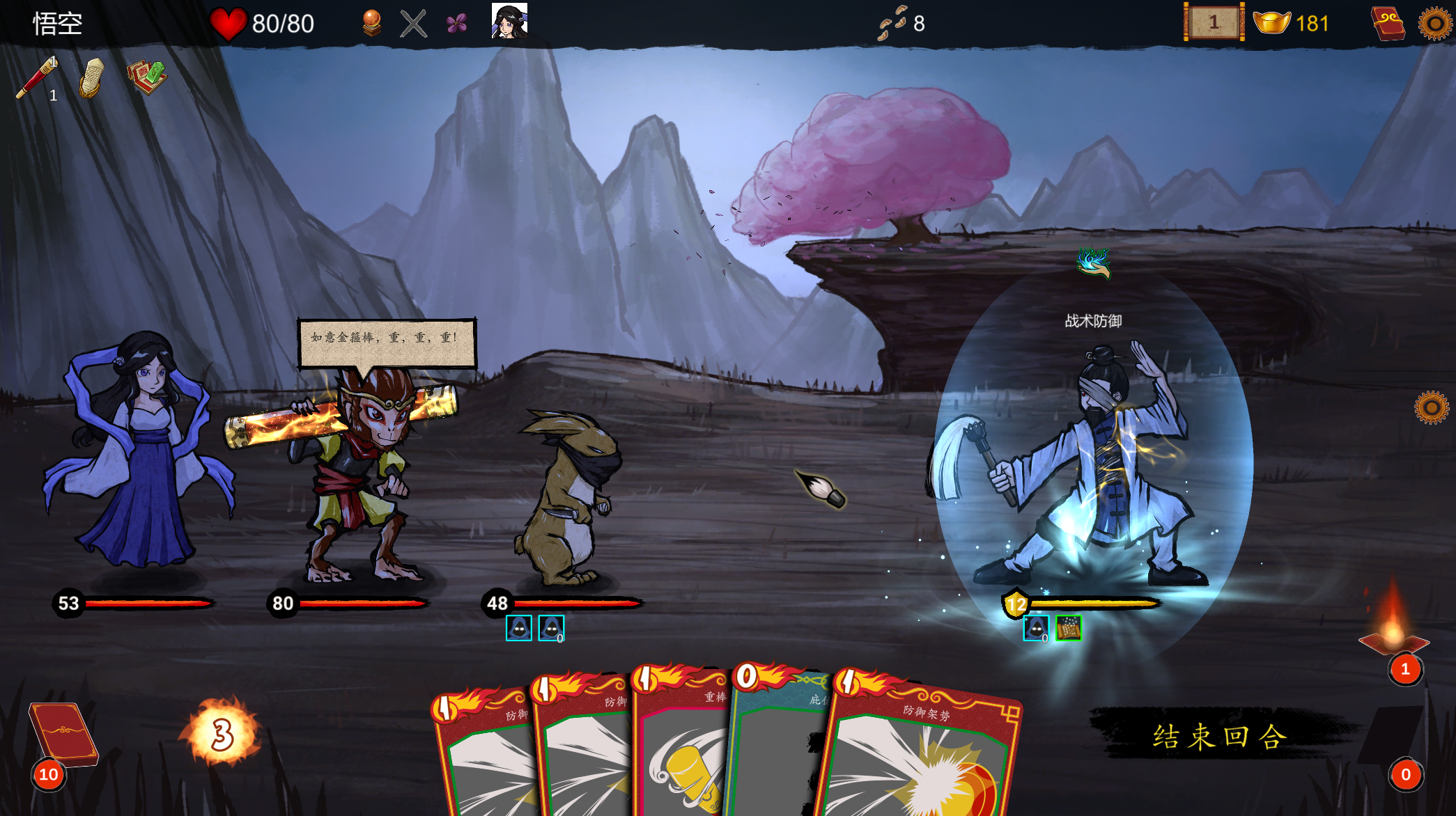Click the purple flower icon

[x=457, y=24]
